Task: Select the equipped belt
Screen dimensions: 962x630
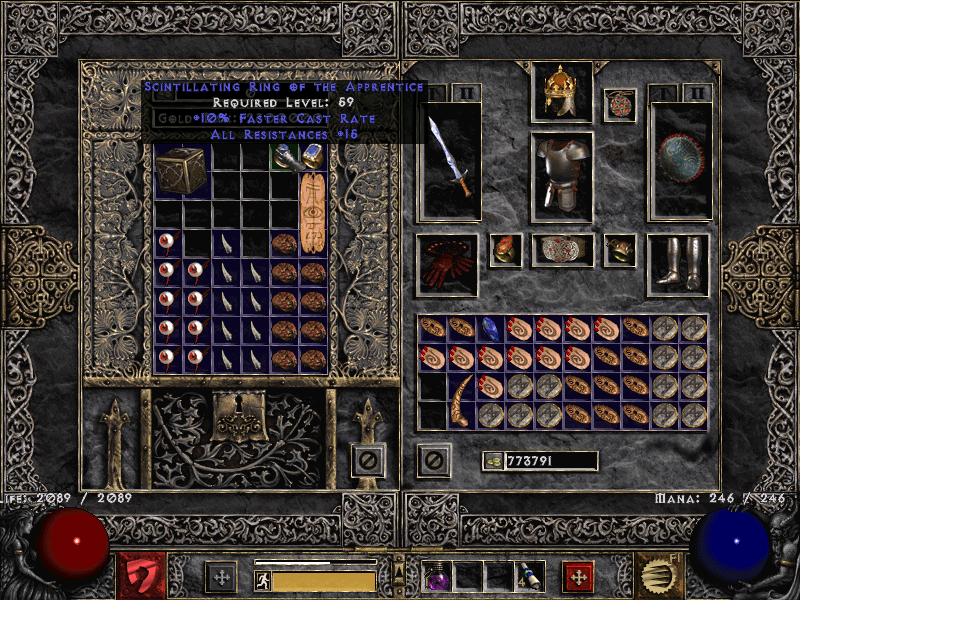Action: [x=561, y=250]
